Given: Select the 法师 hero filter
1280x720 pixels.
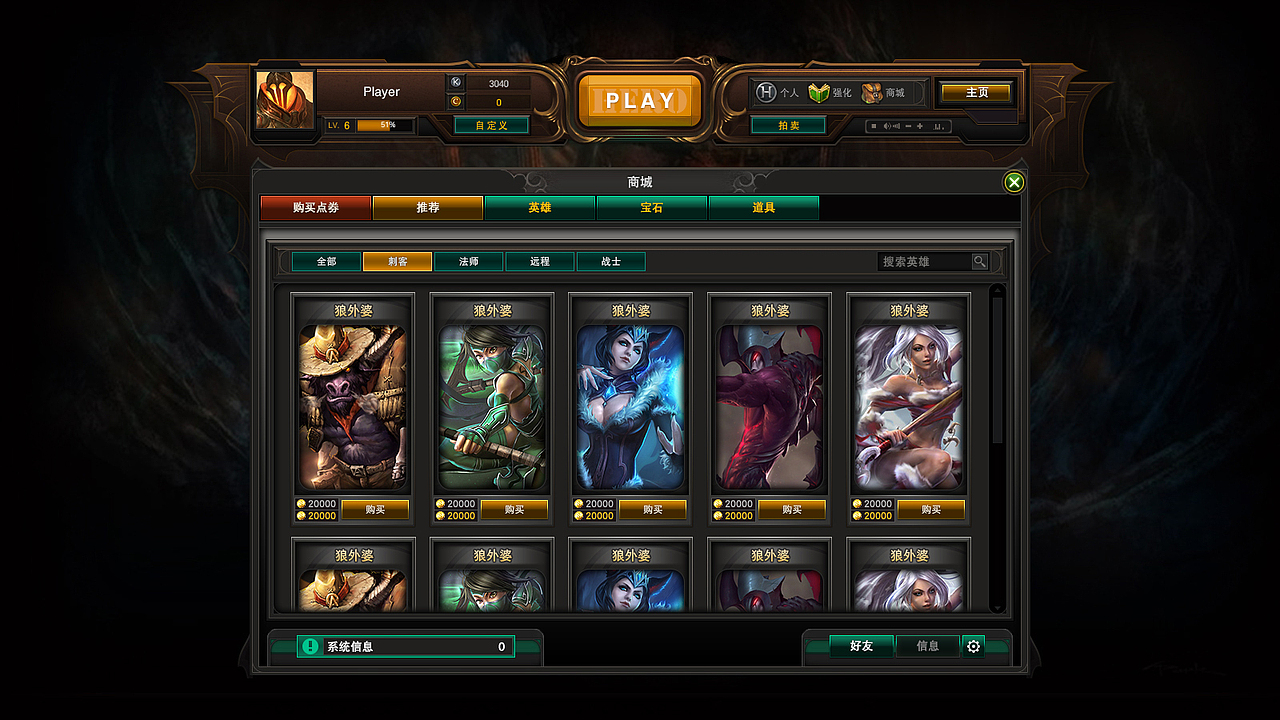Looking at the screenshot, I should click(x=467, y=261).
